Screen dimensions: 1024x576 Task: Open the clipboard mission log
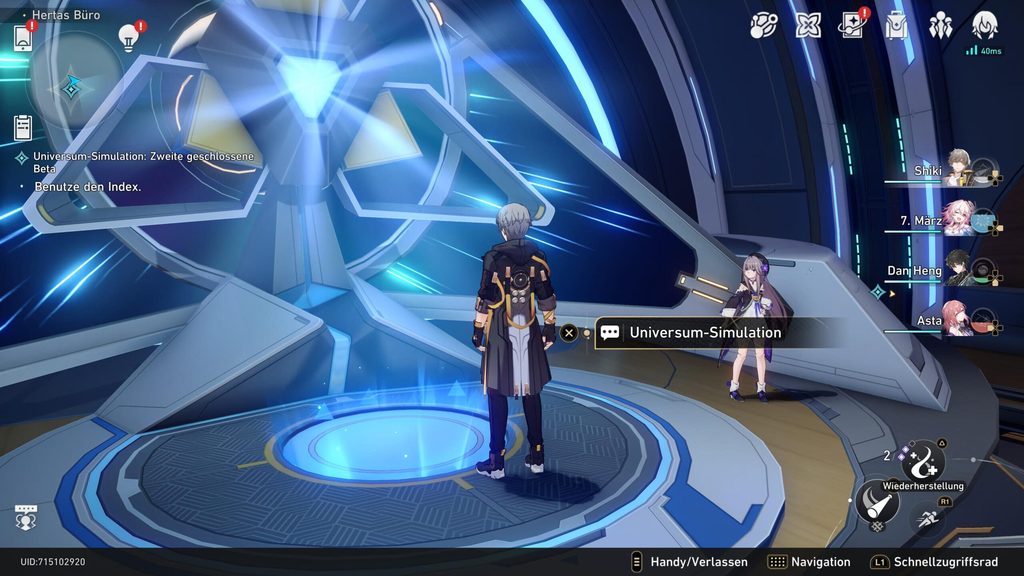coord(23,127)
